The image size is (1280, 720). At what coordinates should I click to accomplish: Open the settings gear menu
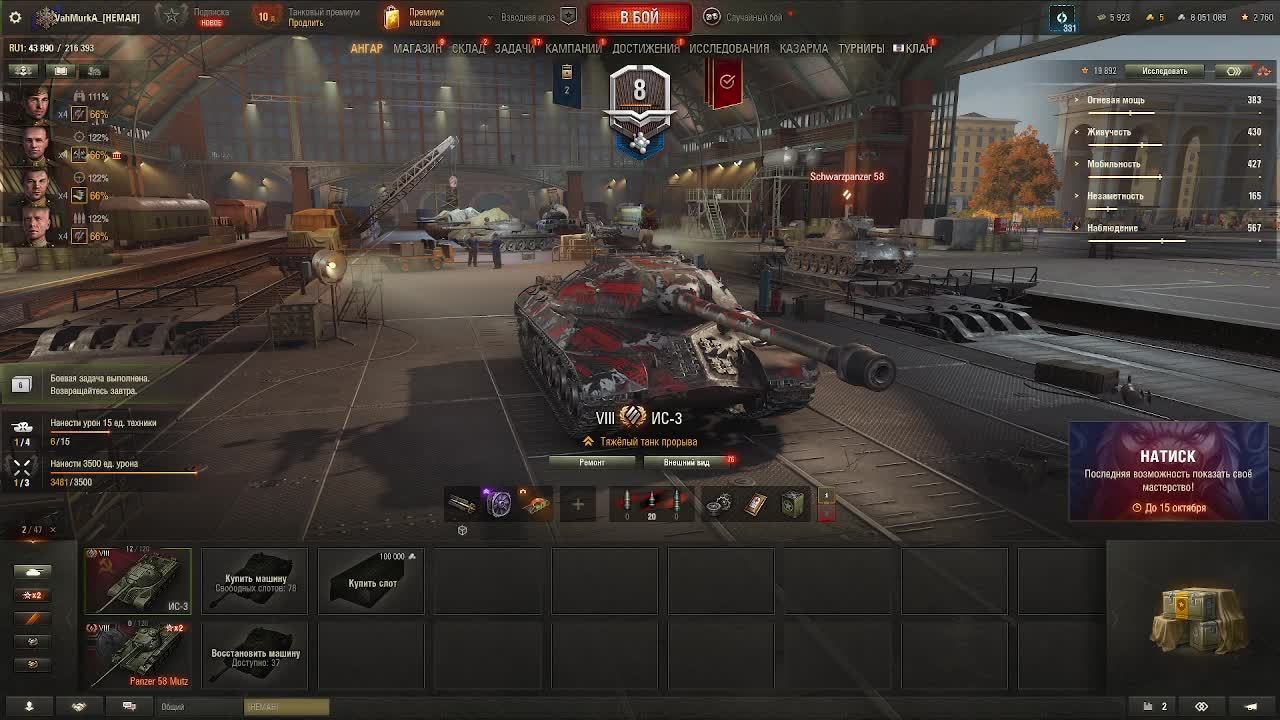pos(15,18)
